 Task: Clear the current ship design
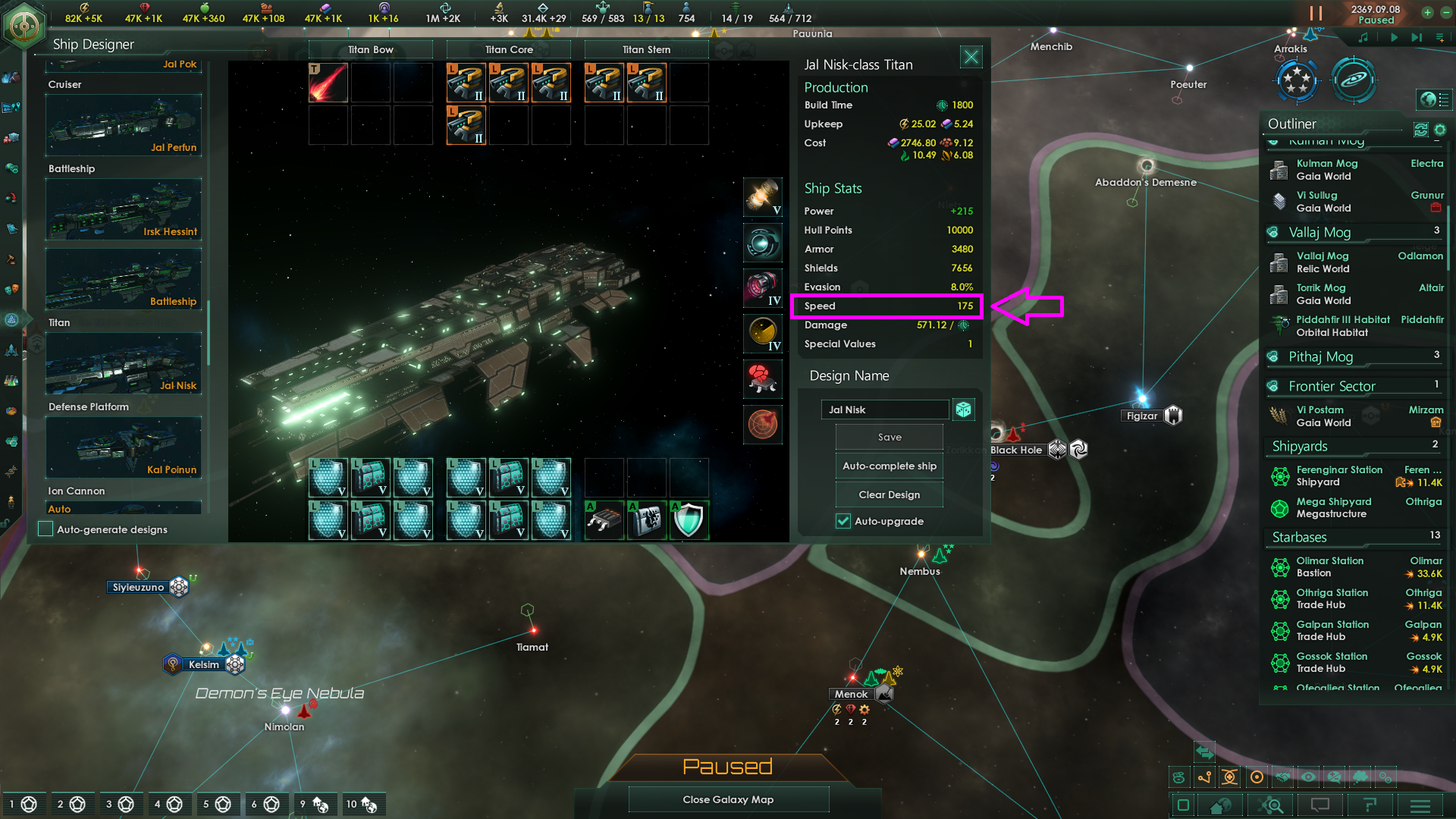click(890, 495)
